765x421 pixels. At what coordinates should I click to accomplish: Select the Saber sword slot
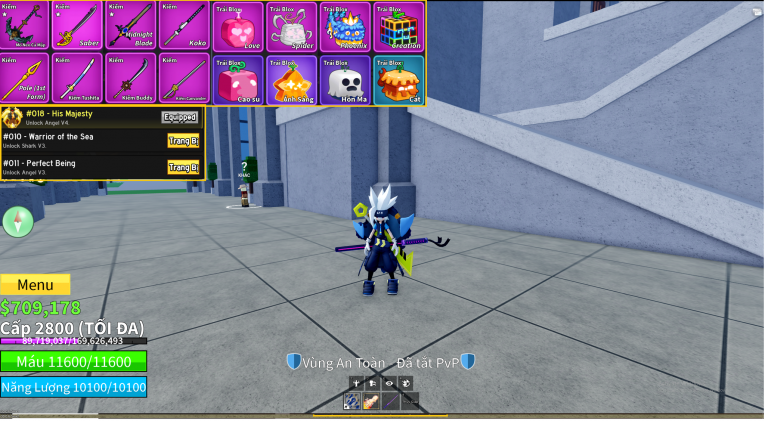click(x=76, y=26)
